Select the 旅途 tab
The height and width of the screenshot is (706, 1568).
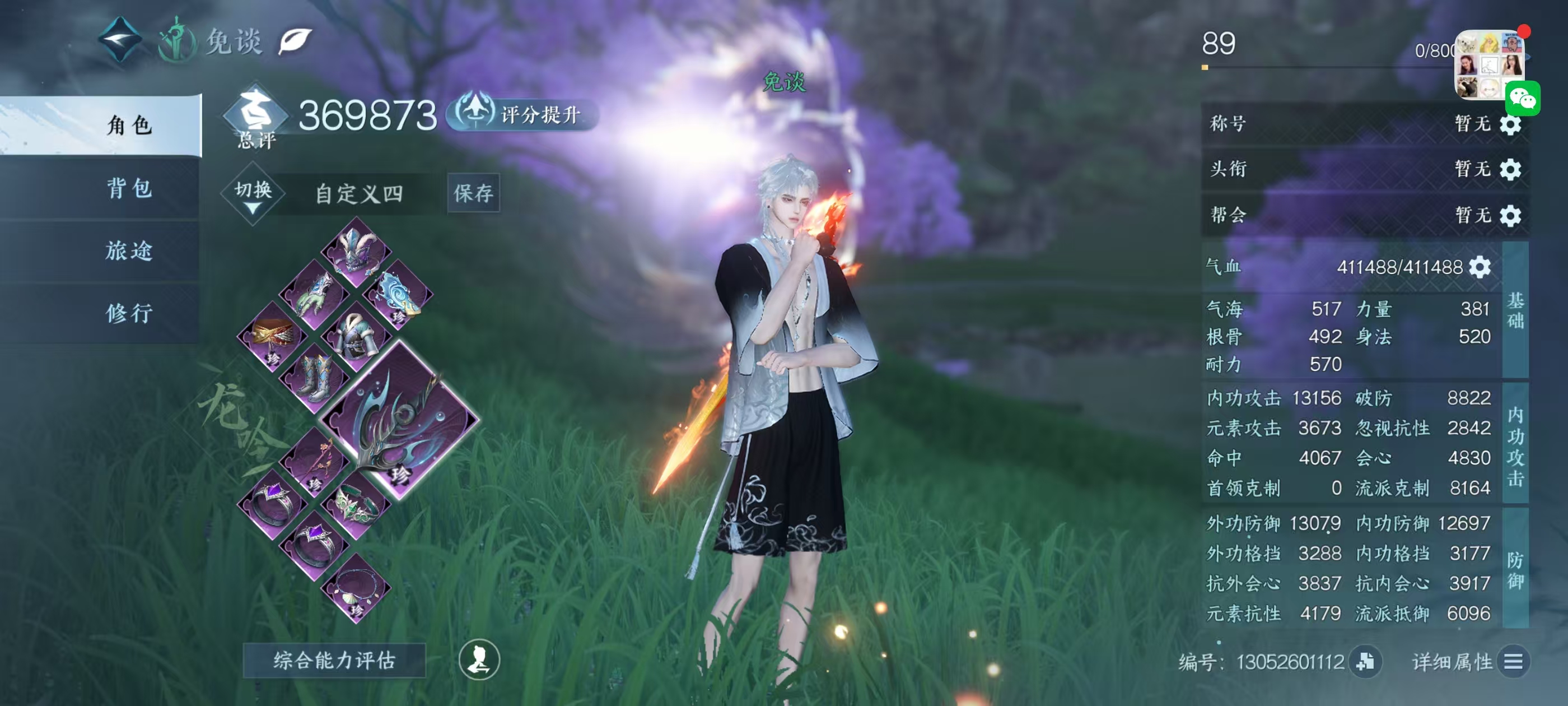click(129, 250)
